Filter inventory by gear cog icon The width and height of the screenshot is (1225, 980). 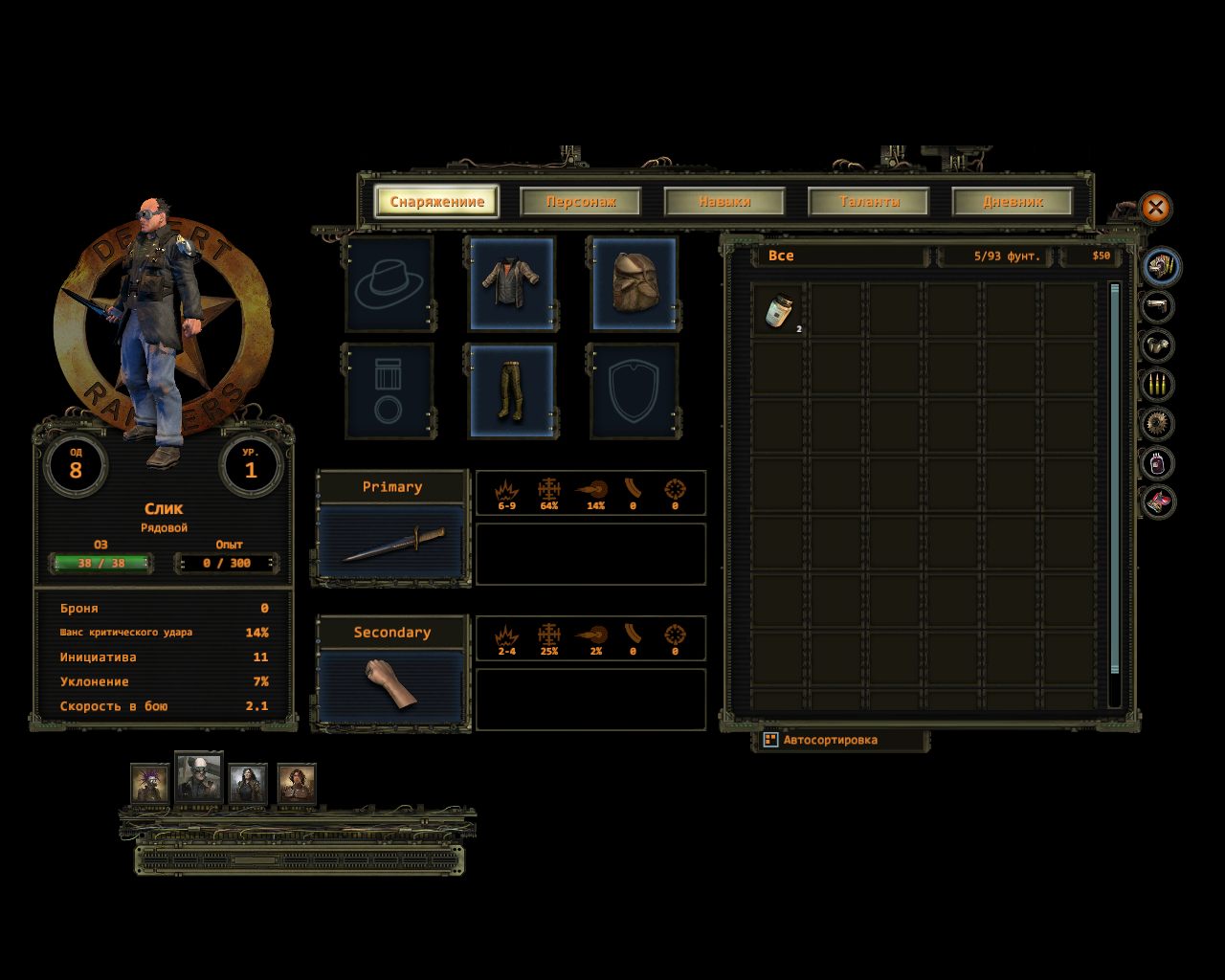[1158, 424]
